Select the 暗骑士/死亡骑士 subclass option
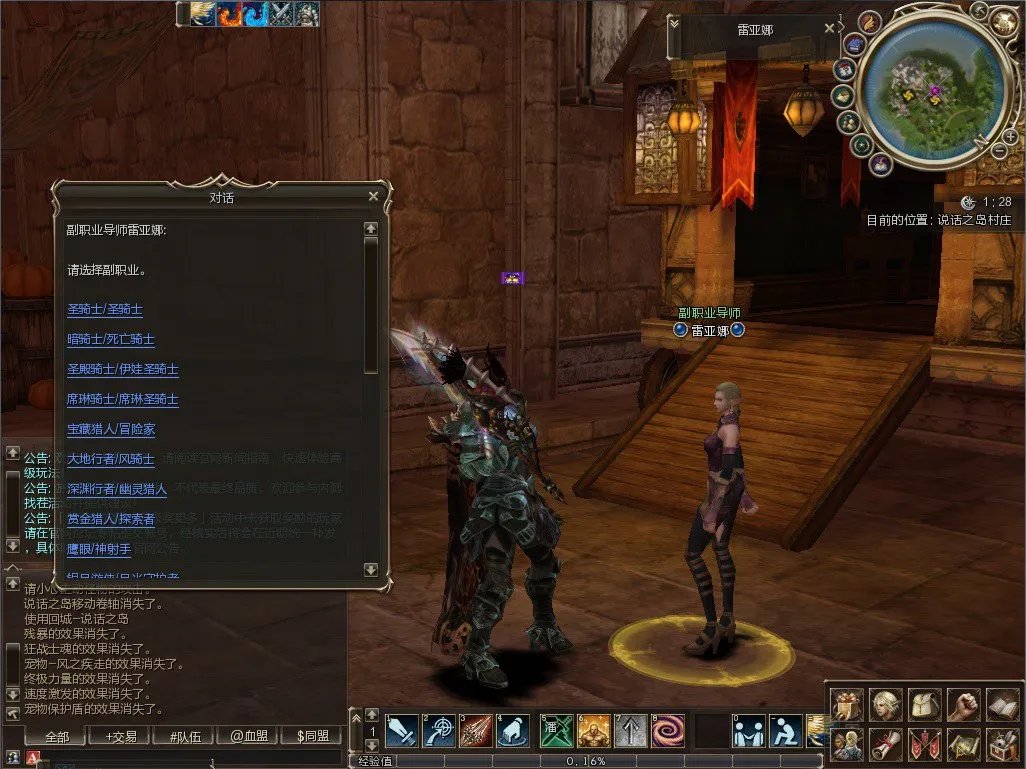This screenshot has width=1026, height=769. click(x=111, y=340)
